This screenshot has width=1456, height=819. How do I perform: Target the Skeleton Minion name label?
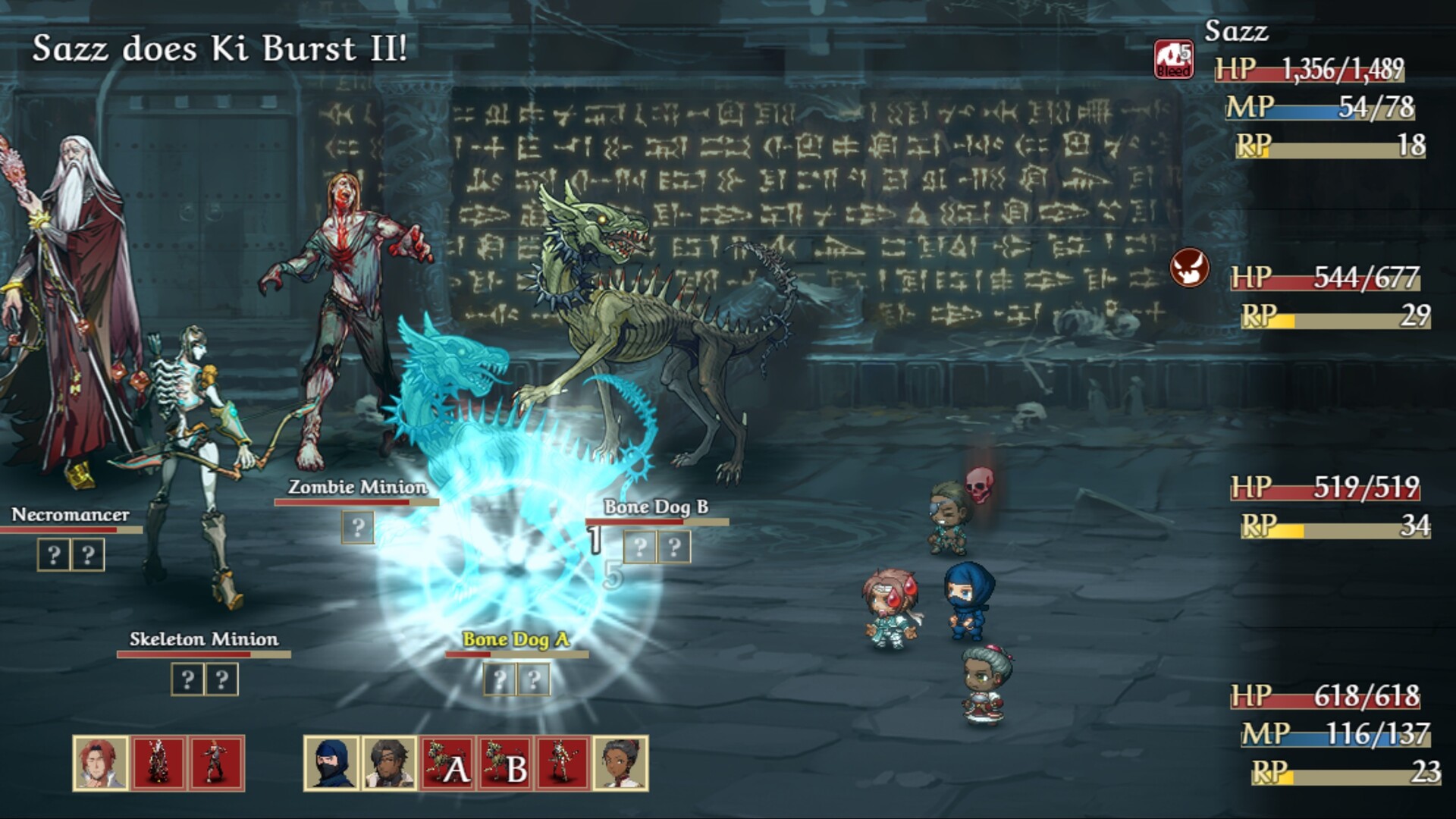pos(203,639)
